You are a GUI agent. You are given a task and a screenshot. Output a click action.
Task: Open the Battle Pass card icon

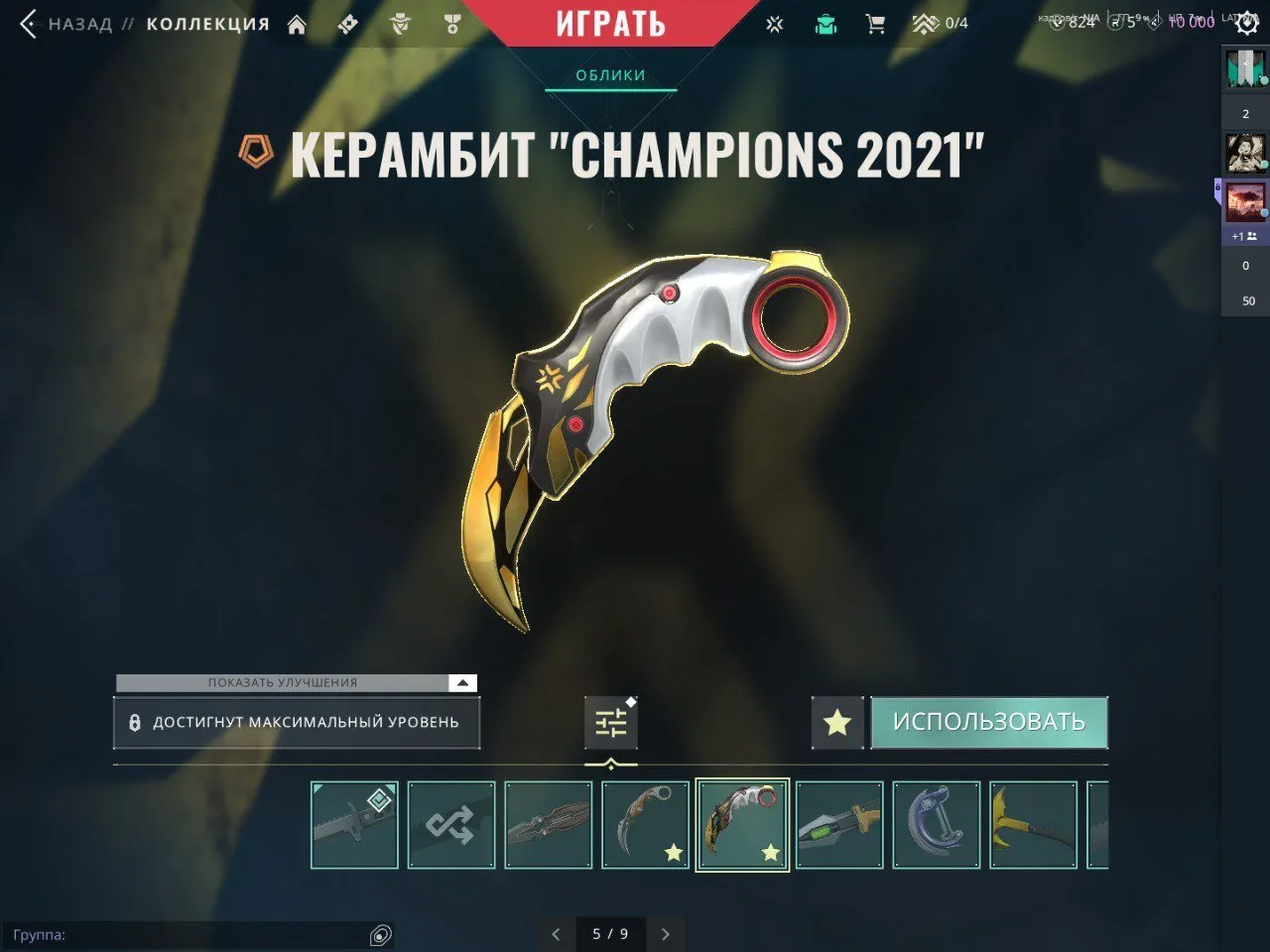(x=347, y=23)
